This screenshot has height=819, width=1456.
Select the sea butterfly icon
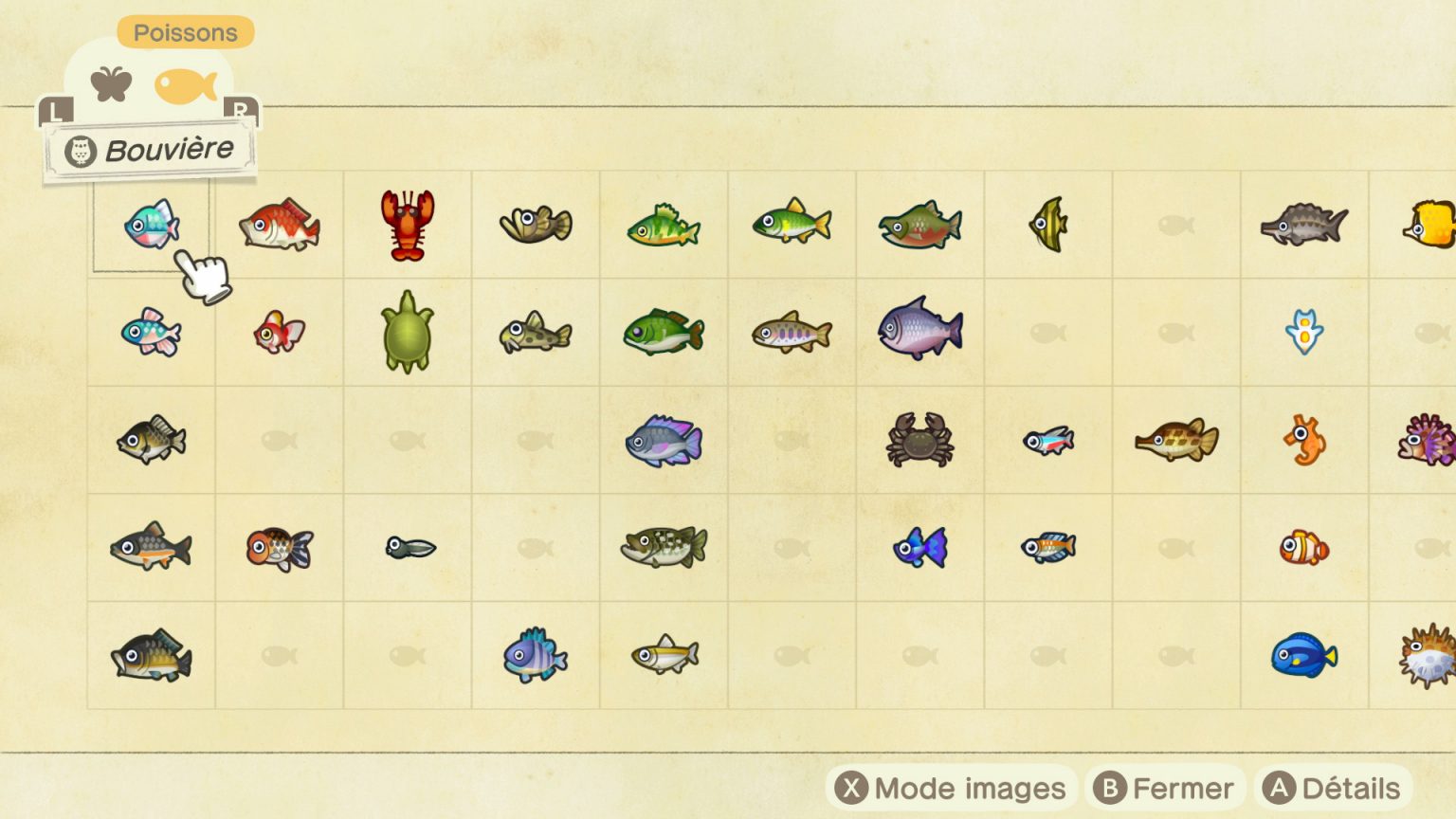coord(1305,334)
